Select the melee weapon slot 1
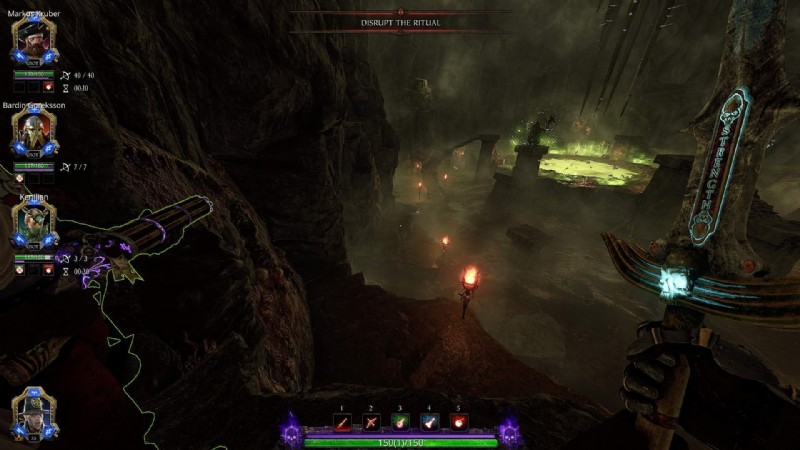This screenshot has height=450, width=800. (x=342, y=422)
